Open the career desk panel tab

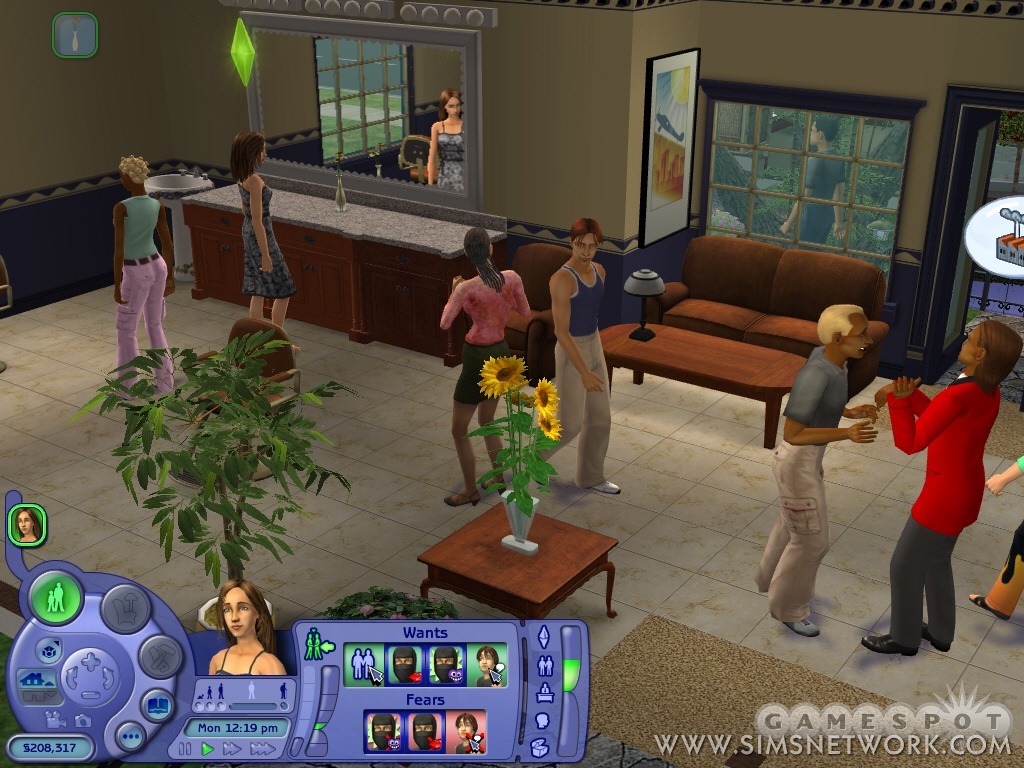click(x=544, y=692)
